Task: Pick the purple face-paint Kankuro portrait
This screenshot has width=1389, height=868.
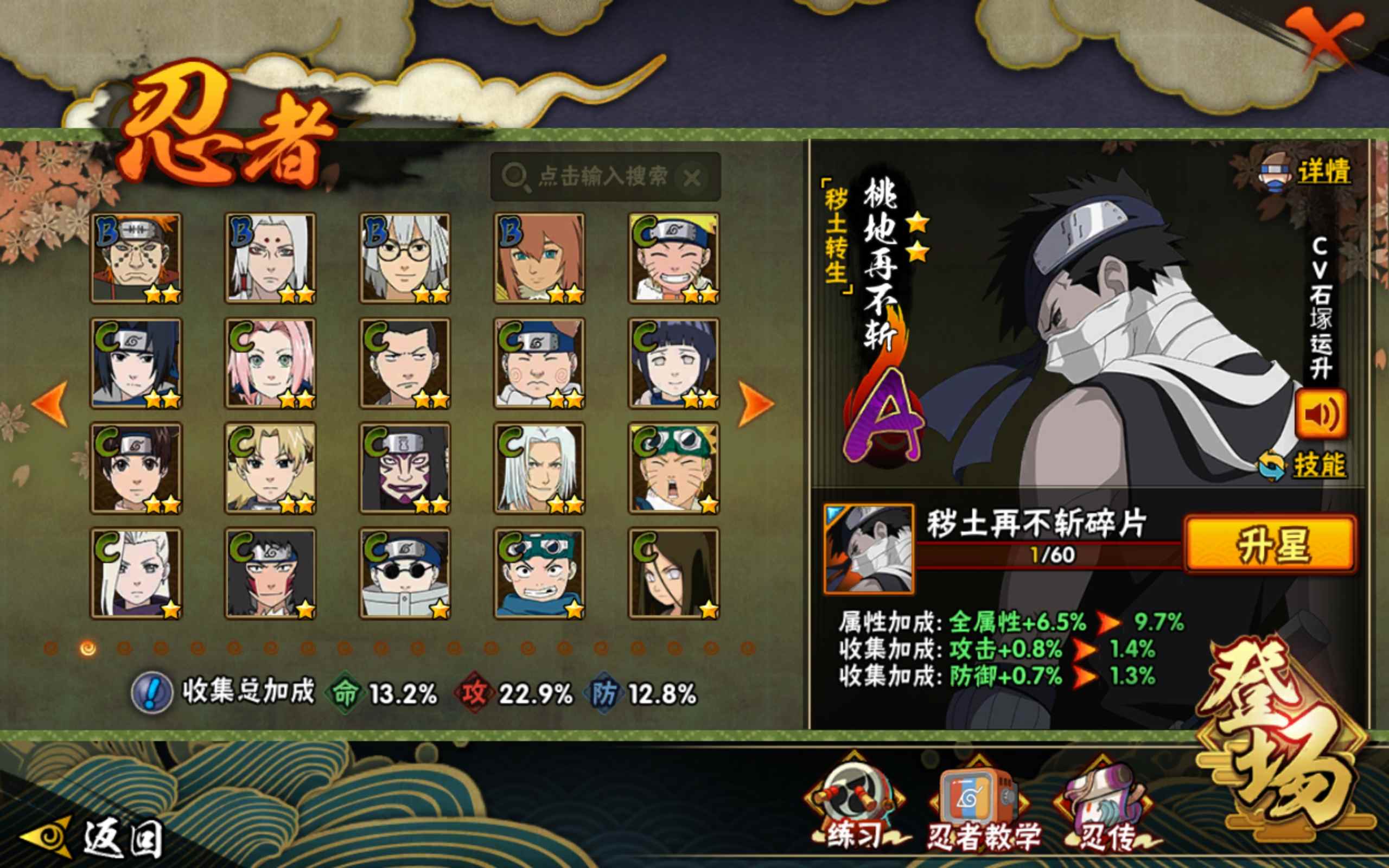Action: (405, 468)
